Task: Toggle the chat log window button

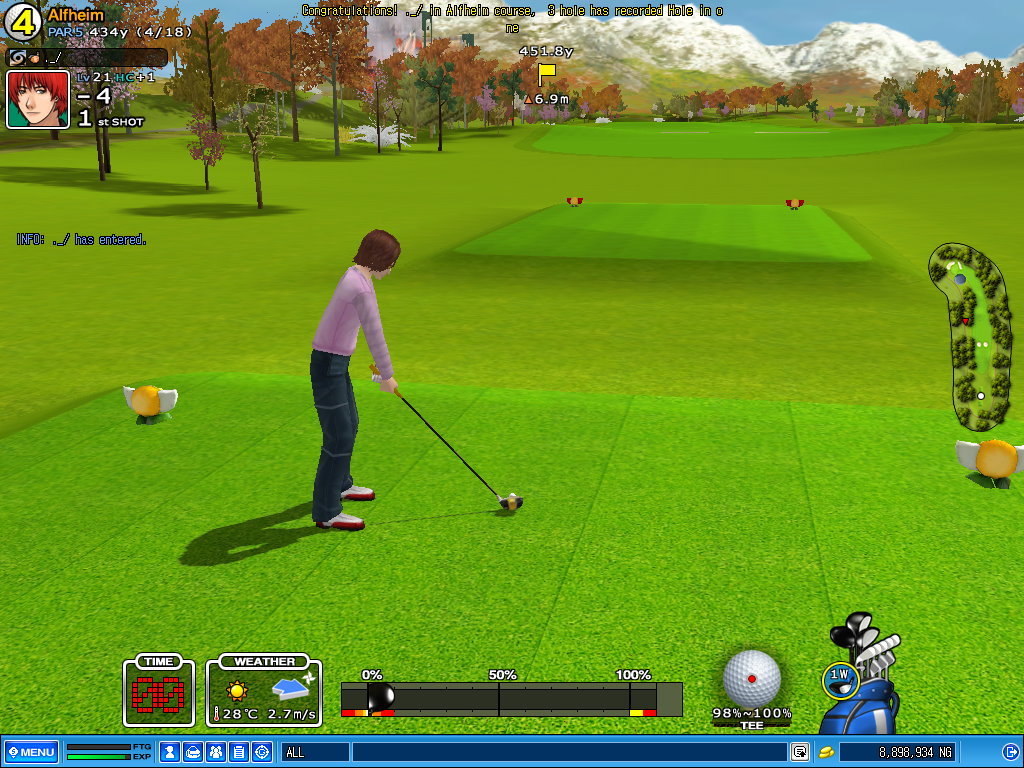Action: tap(800, 752)
